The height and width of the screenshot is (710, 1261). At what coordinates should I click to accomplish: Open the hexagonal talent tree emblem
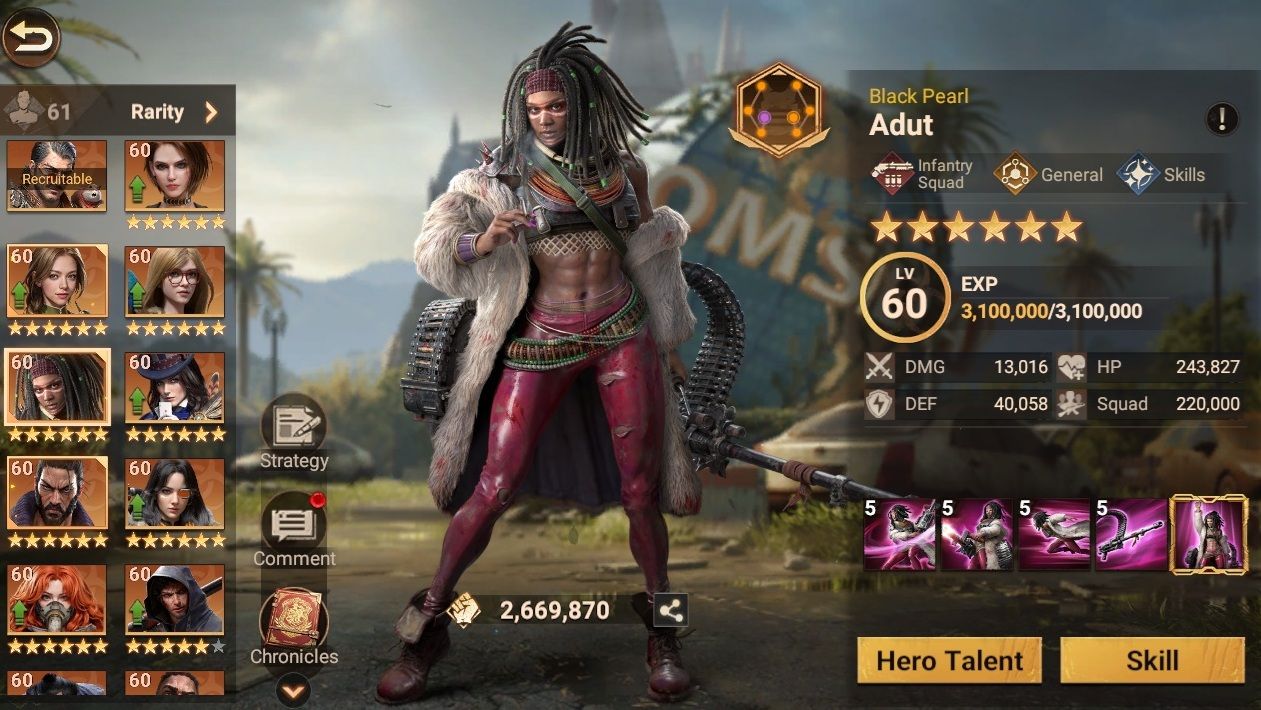777,112
